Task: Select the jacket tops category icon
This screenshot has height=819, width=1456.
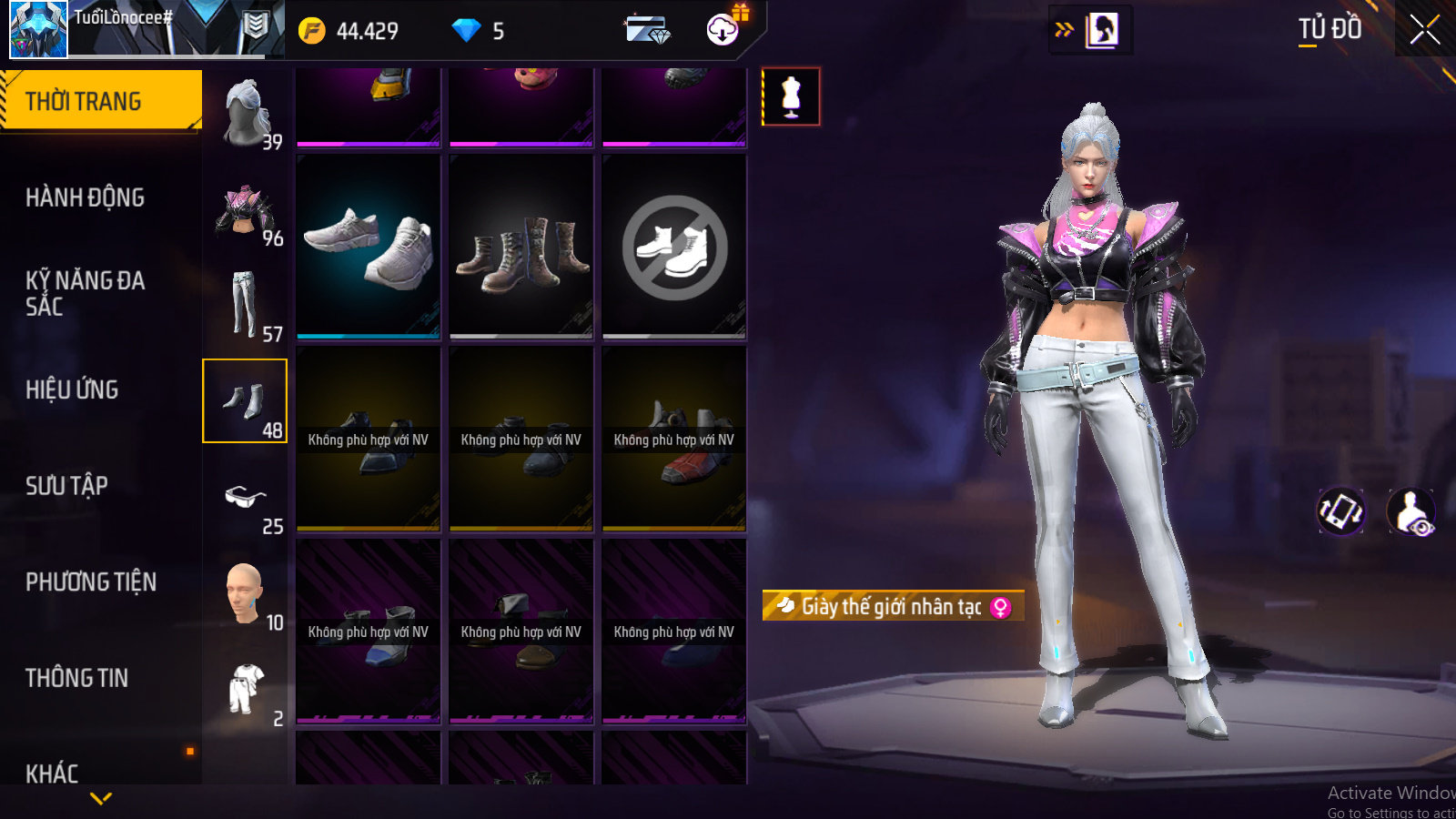Action: [246, 211]
